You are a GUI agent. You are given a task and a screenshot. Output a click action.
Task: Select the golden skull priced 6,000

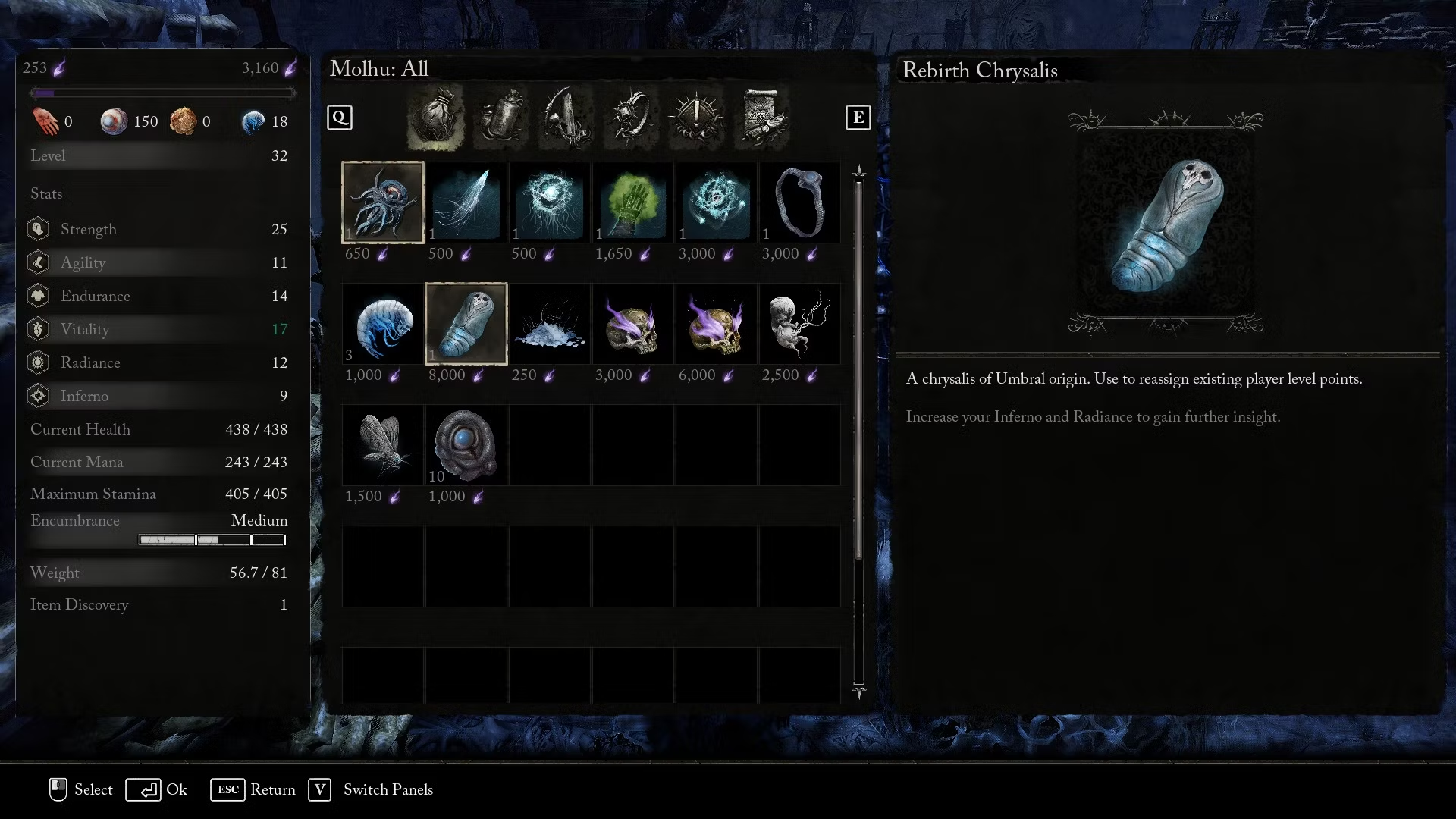pyautogui.click(x=716, y=324)
